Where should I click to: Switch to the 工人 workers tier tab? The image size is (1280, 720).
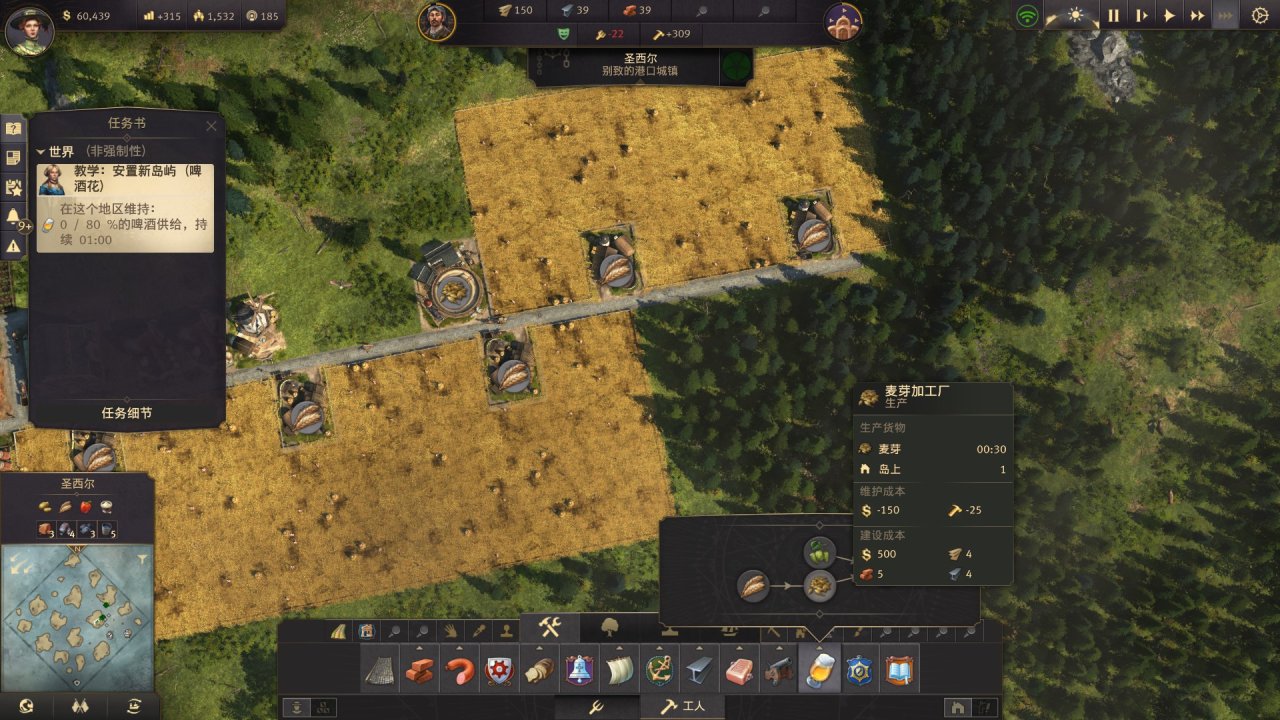(684, 707)
